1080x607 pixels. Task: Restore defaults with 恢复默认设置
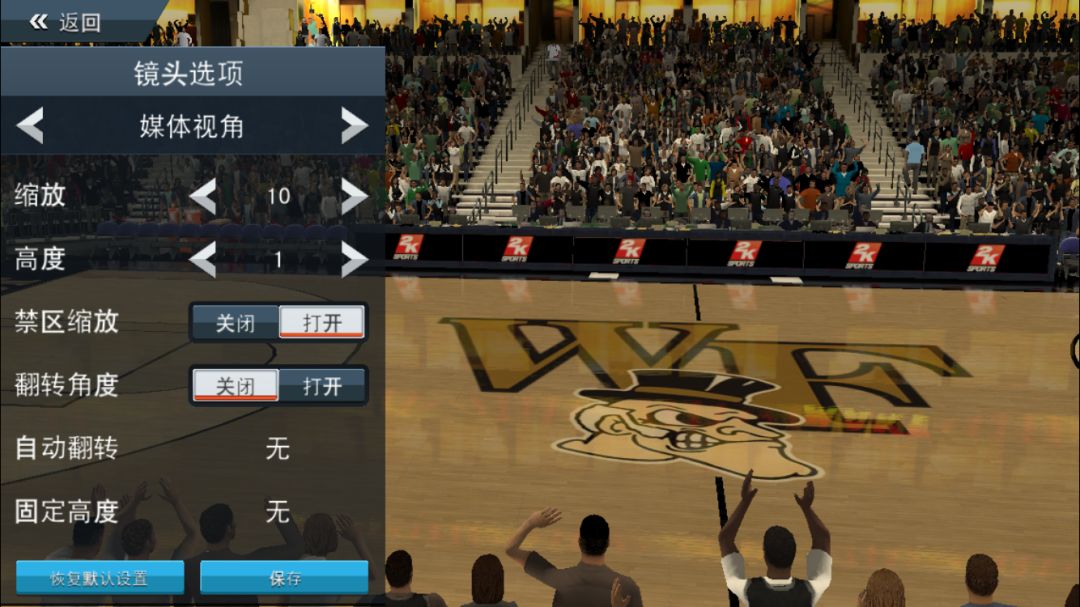coord(99,578)
